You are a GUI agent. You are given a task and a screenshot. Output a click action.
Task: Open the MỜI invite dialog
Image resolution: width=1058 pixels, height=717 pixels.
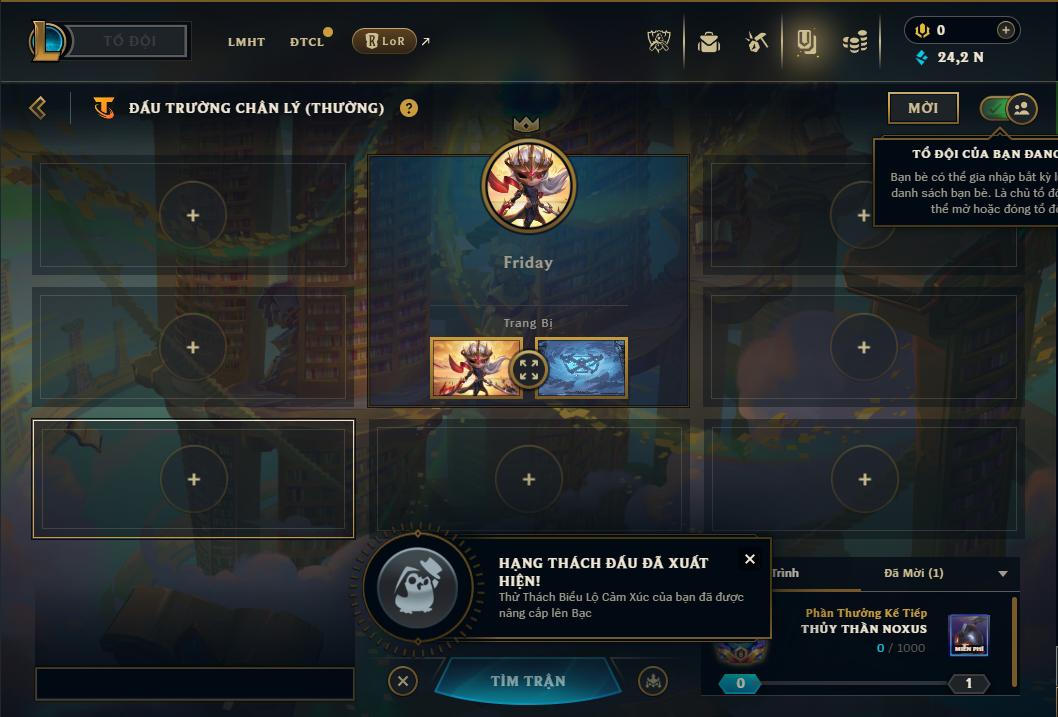[x=922, y=108]
